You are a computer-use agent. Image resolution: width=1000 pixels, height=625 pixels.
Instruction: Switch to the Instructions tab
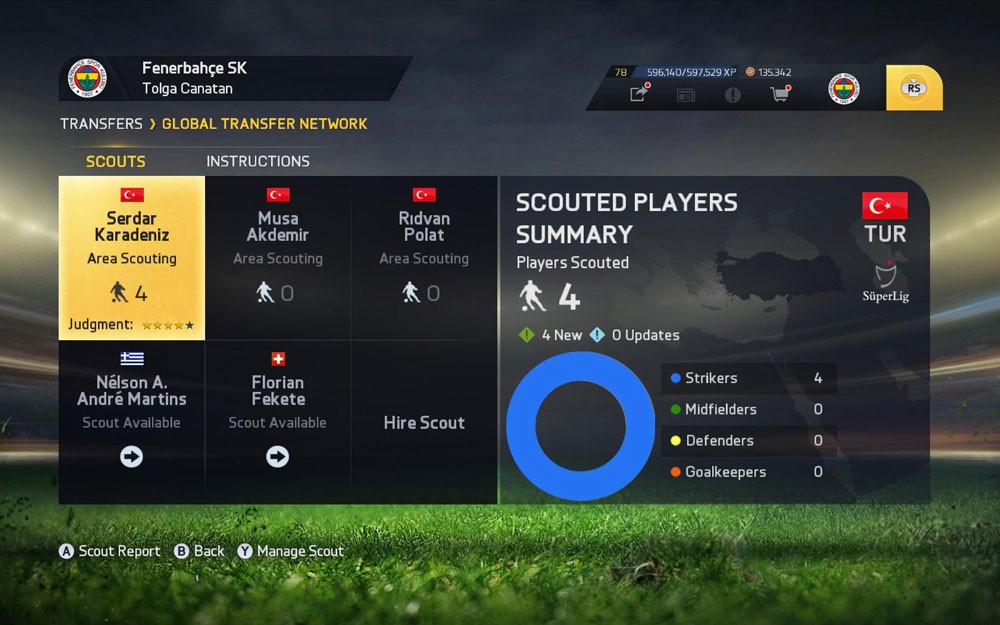[x=258, y=161]
